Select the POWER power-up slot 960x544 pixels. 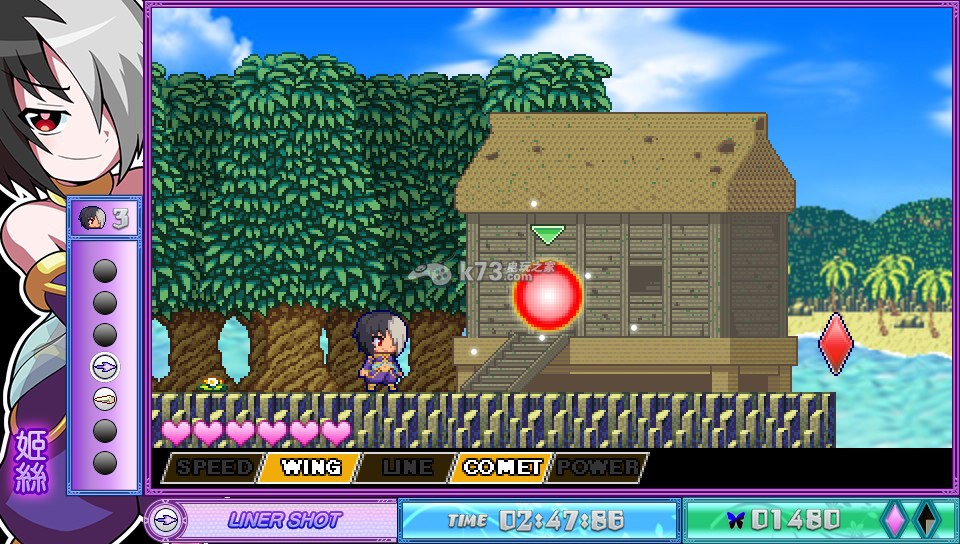pyautogui.click(x=598, y=467)
